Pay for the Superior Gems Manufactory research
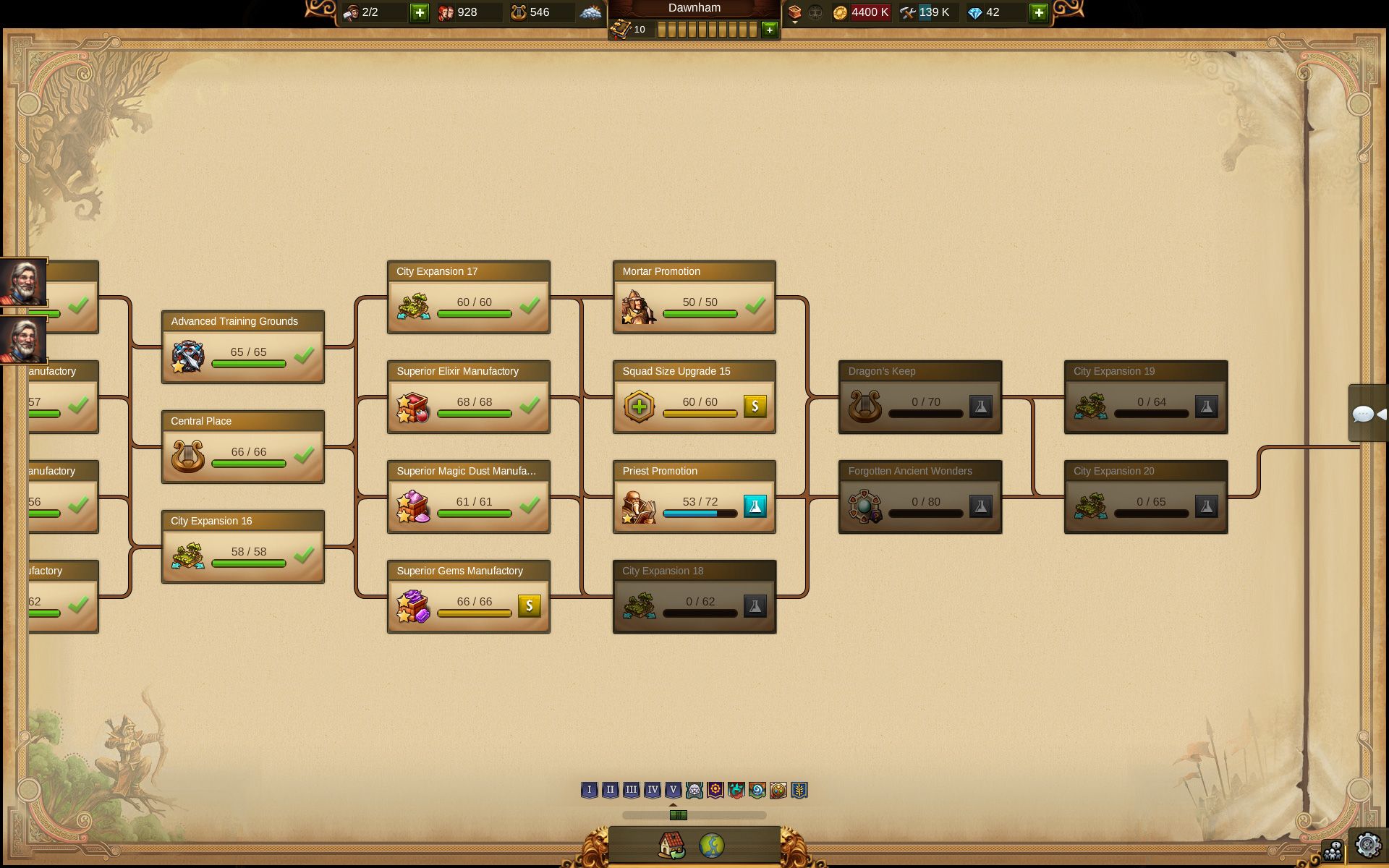The image size is (1389, 868). pyautogui.click(x=529, y=605)
